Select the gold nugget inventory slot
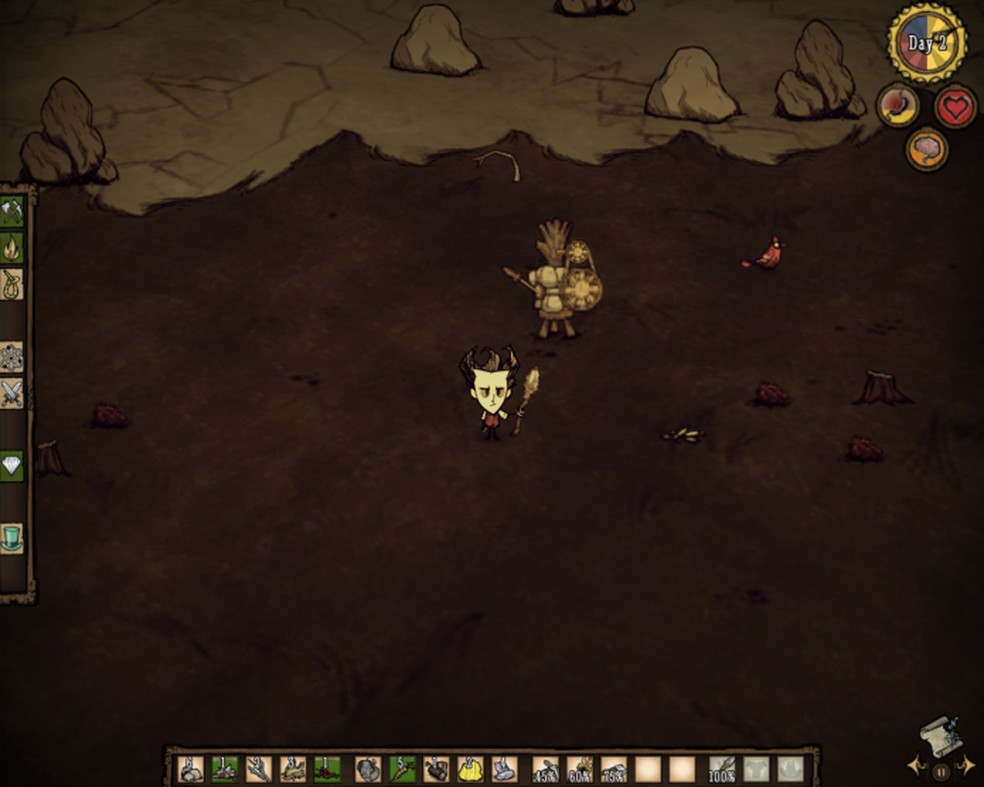984x787 pixels. (470, 769)
